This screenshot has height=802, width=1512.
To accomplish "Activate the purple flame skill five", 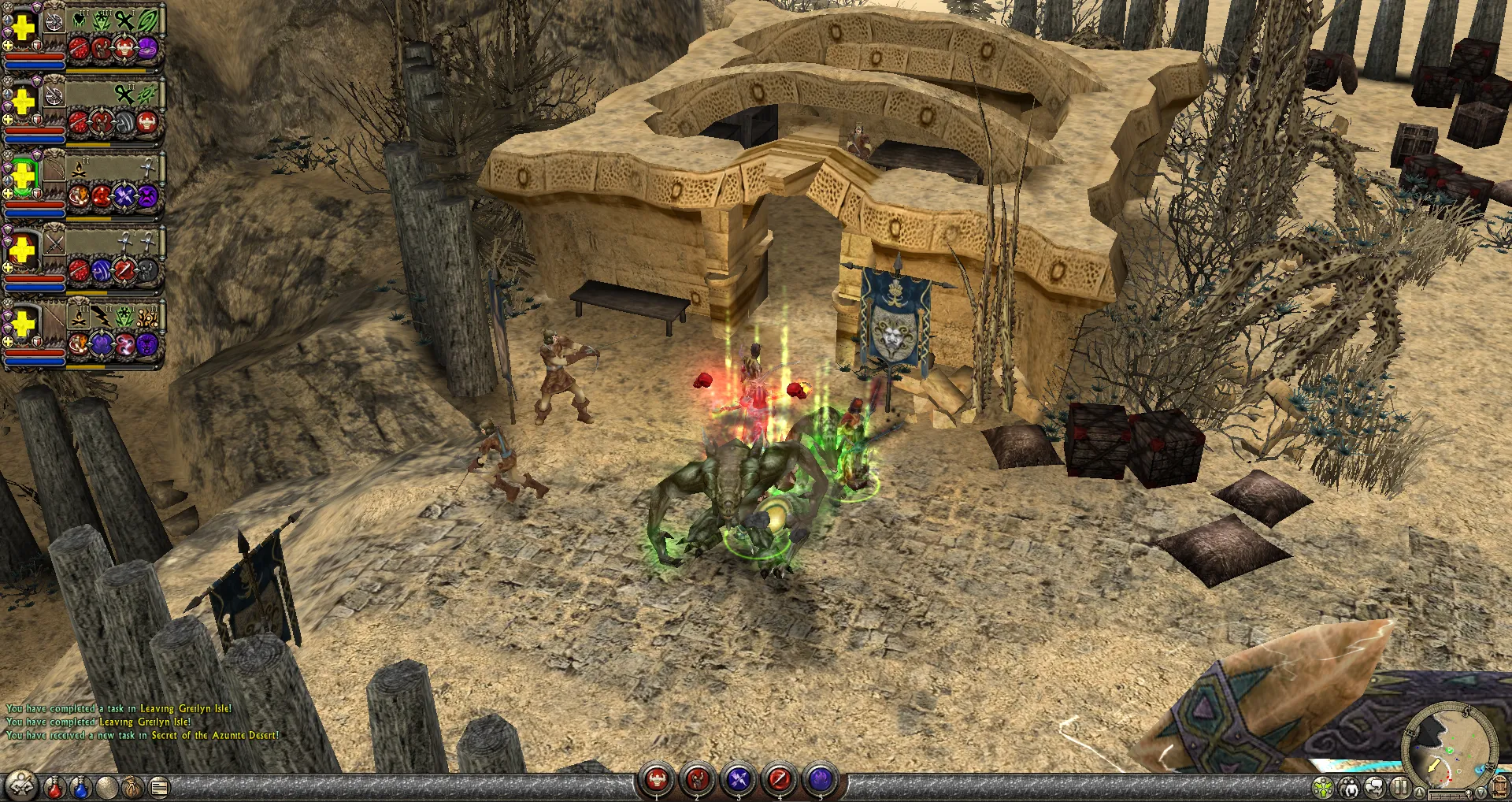I will [x=820, y=780].
